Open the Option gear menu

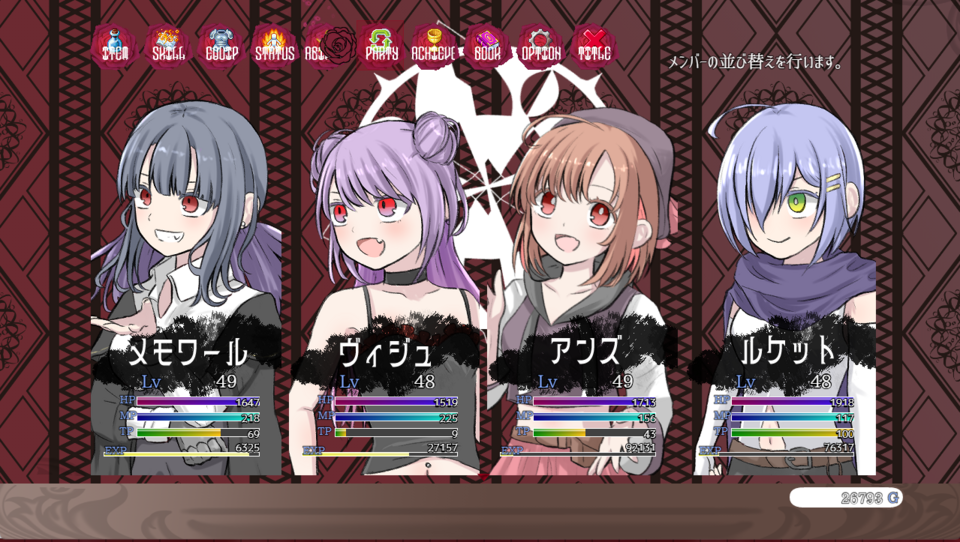(540, 45)
